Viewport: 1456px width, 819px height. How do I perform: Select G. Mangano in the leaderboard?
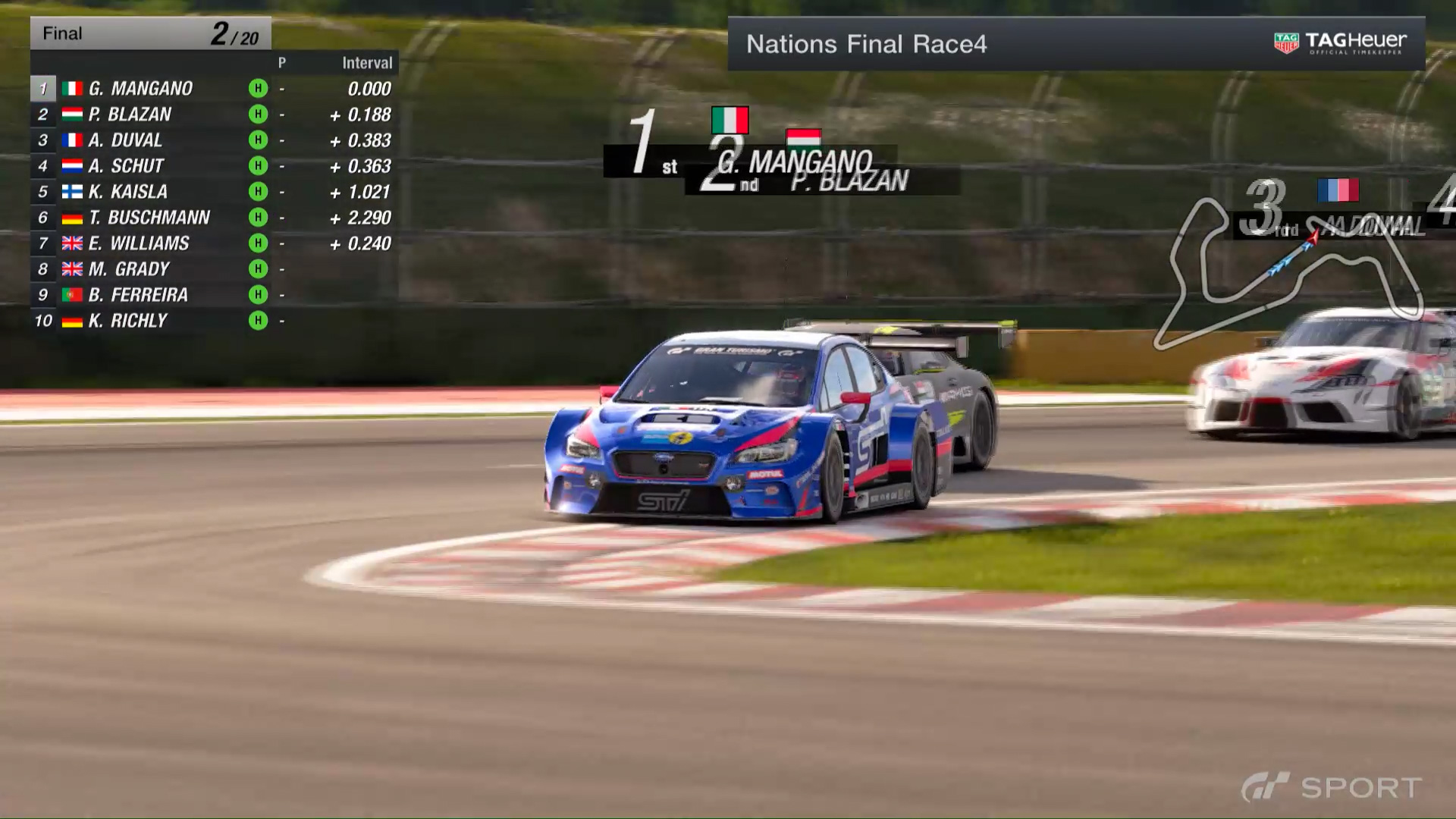[x=140, y=89]
